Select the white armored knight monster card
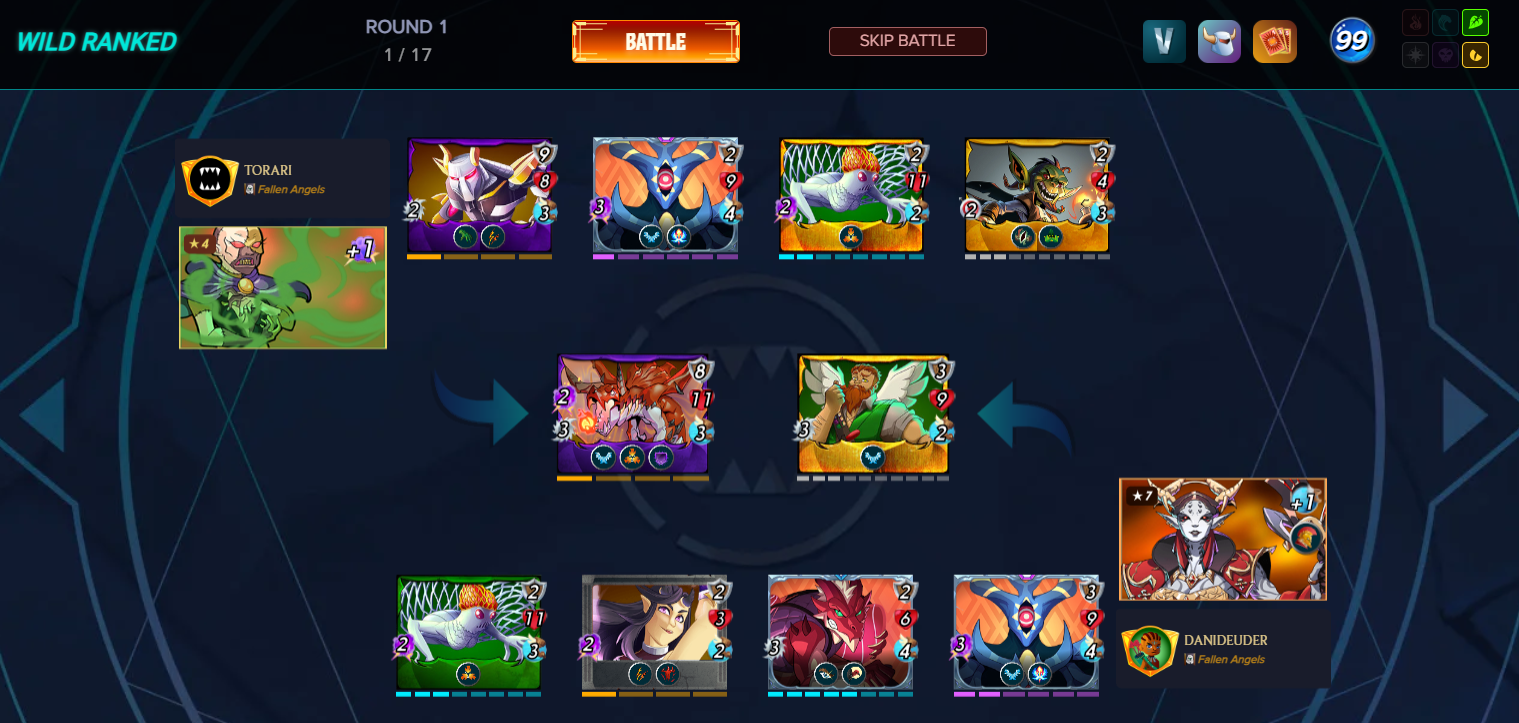Viewport: 1519px width, 723px height. [480, 195]
